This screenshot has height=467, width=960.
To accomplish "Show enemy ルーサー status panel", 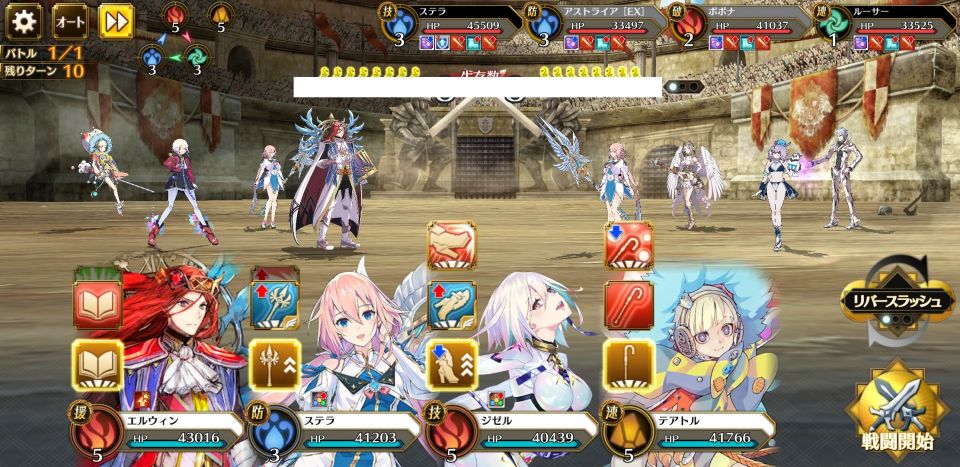I will click(x=885, y=26).
